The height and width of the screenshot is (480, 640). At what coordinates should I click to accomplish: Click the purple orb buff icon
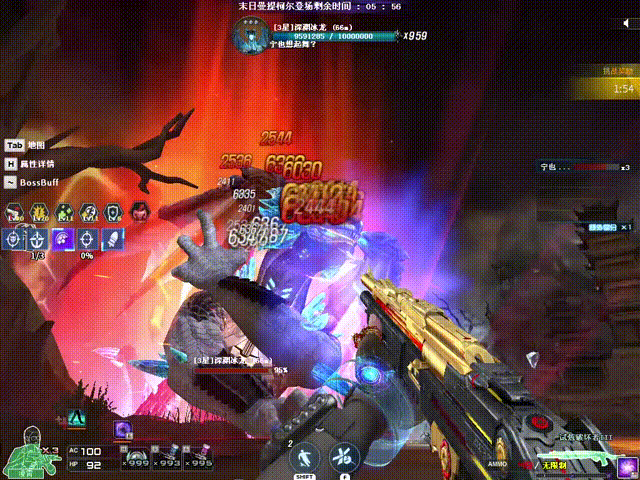point(123,429)
